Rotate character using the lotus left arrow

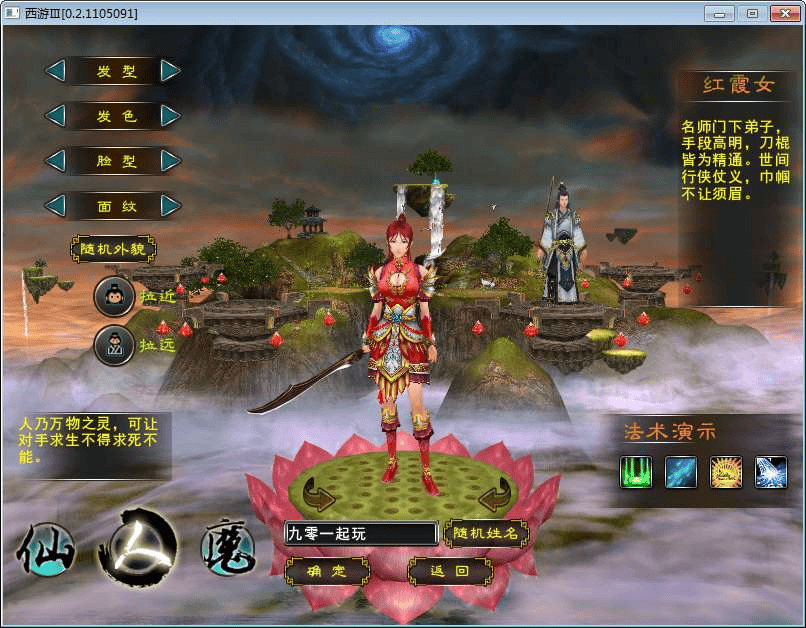click(319, 494)
